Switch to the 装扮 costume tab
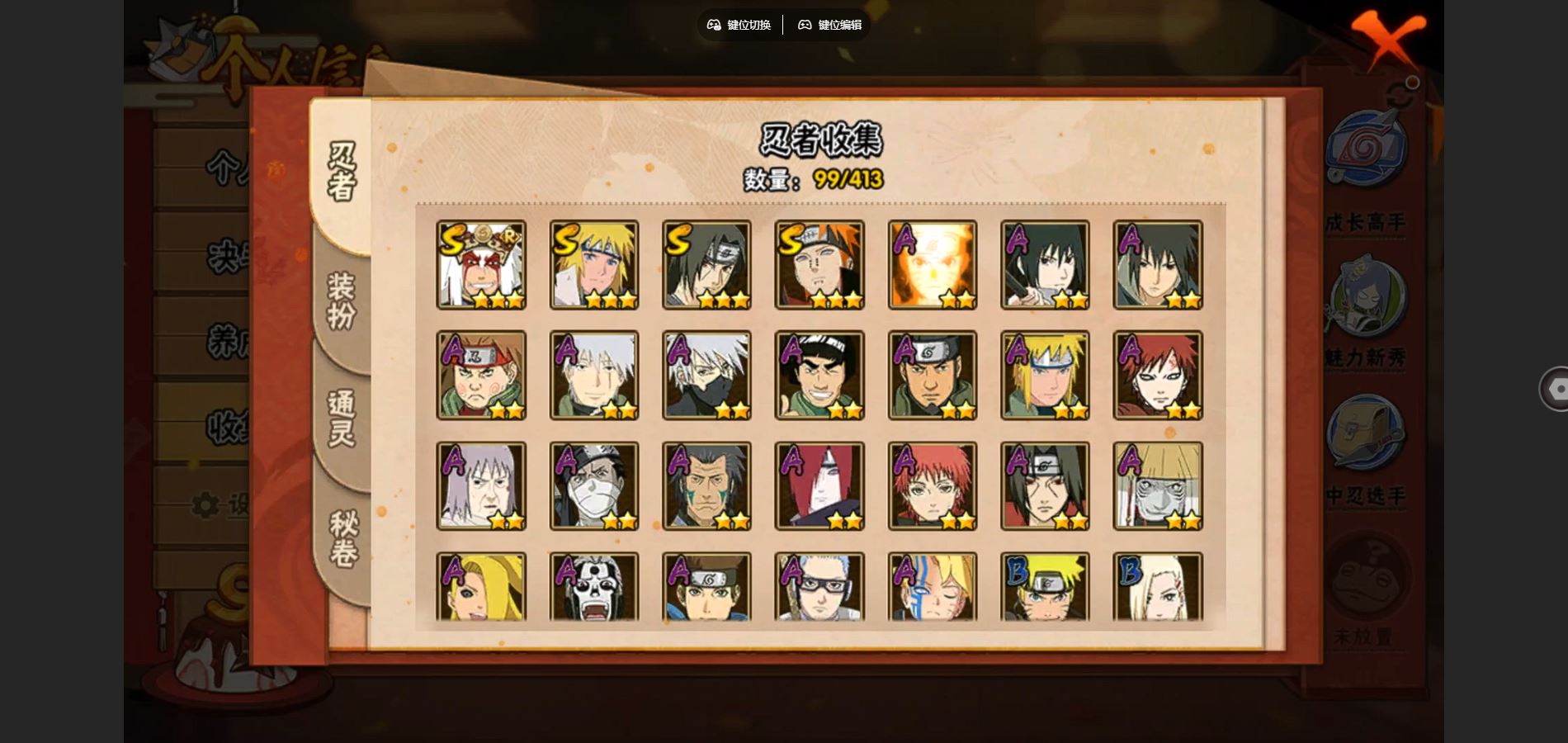 [341, 301]
